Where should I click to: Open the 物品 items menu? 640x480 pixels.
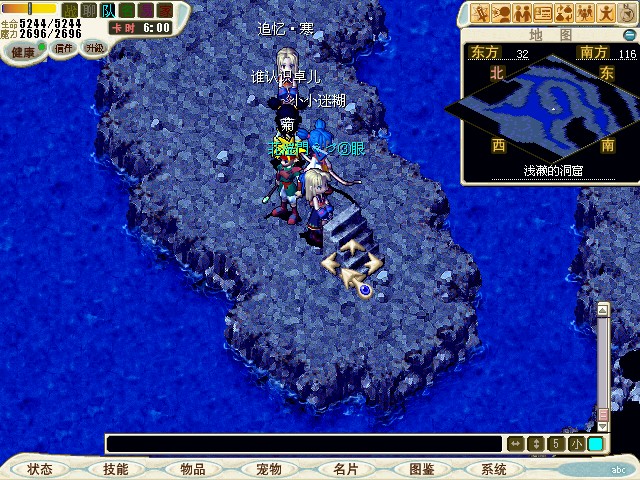(192, 469)
